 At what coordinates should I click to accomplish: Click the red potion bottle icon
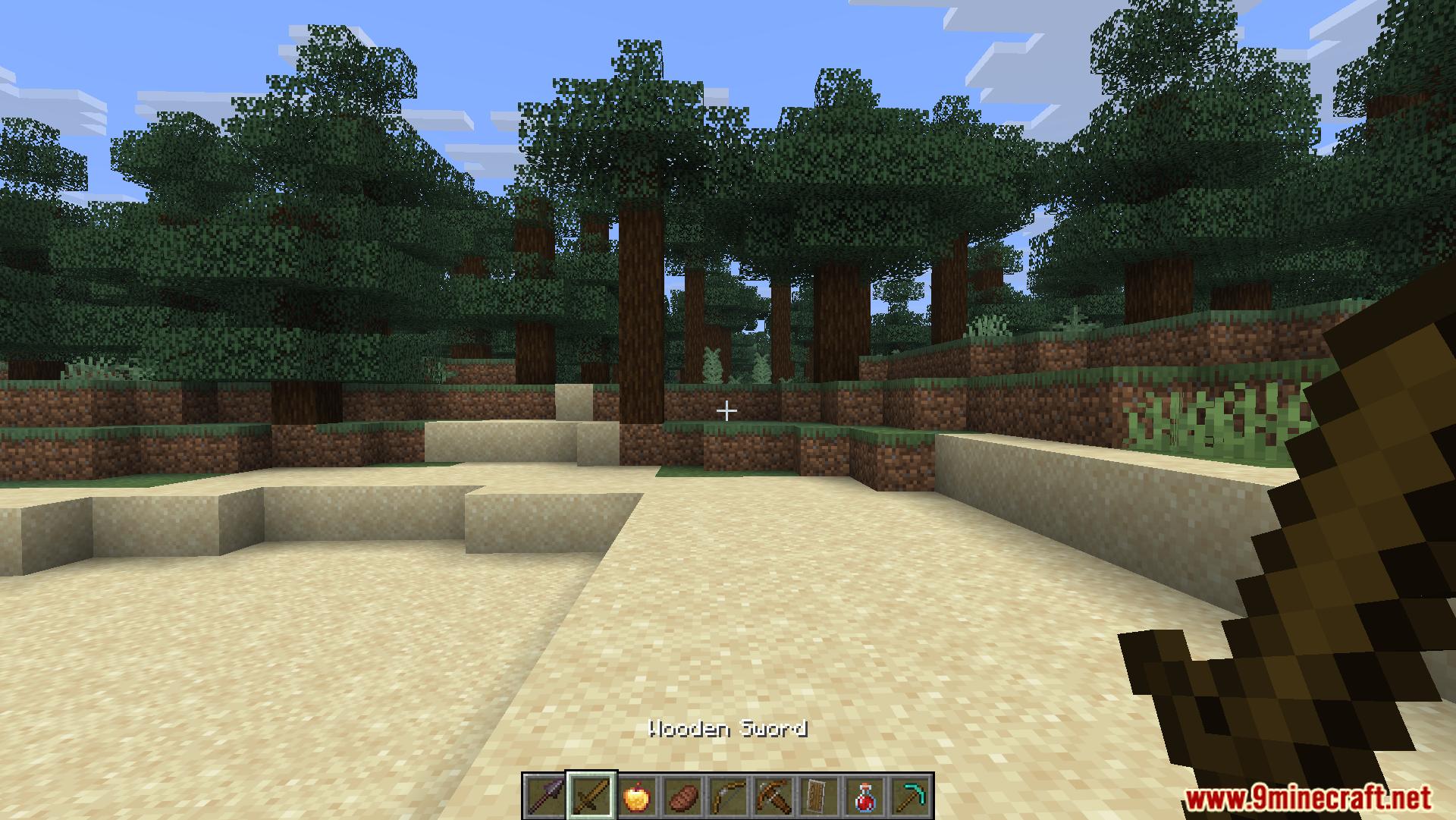click(864, 796)
